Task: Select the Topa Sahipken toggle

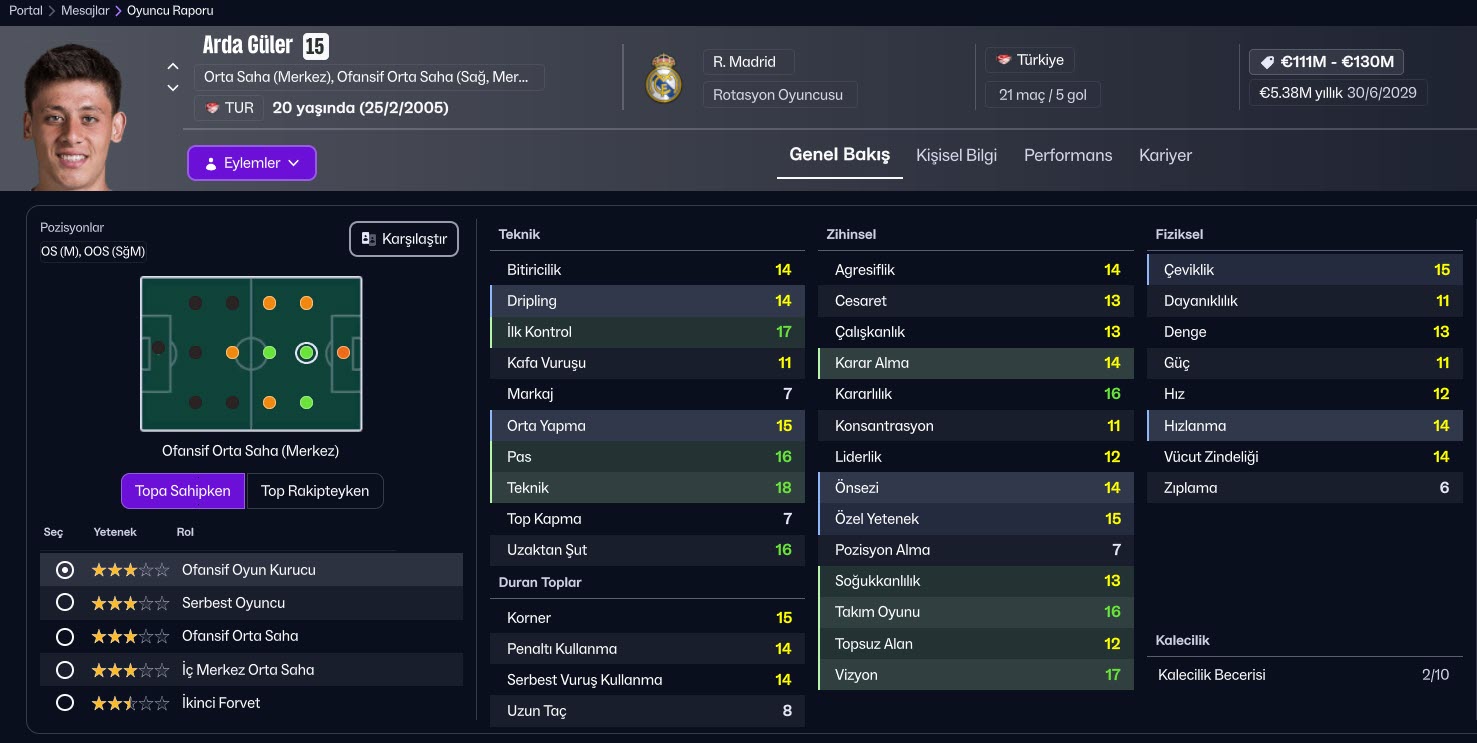Action: tap(183, 491)
